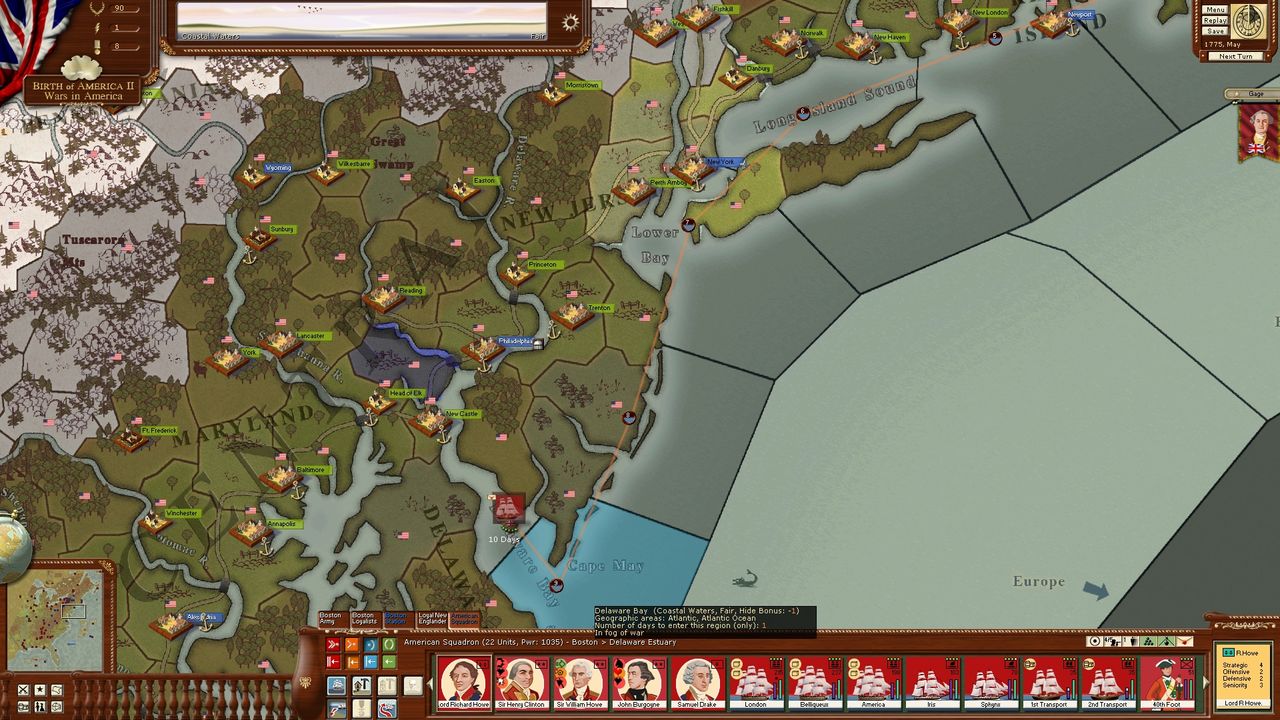The height and width of the screenshot is (720, 1280).
Task: Select the Gage leader banner
Action: pos(1258,131)
